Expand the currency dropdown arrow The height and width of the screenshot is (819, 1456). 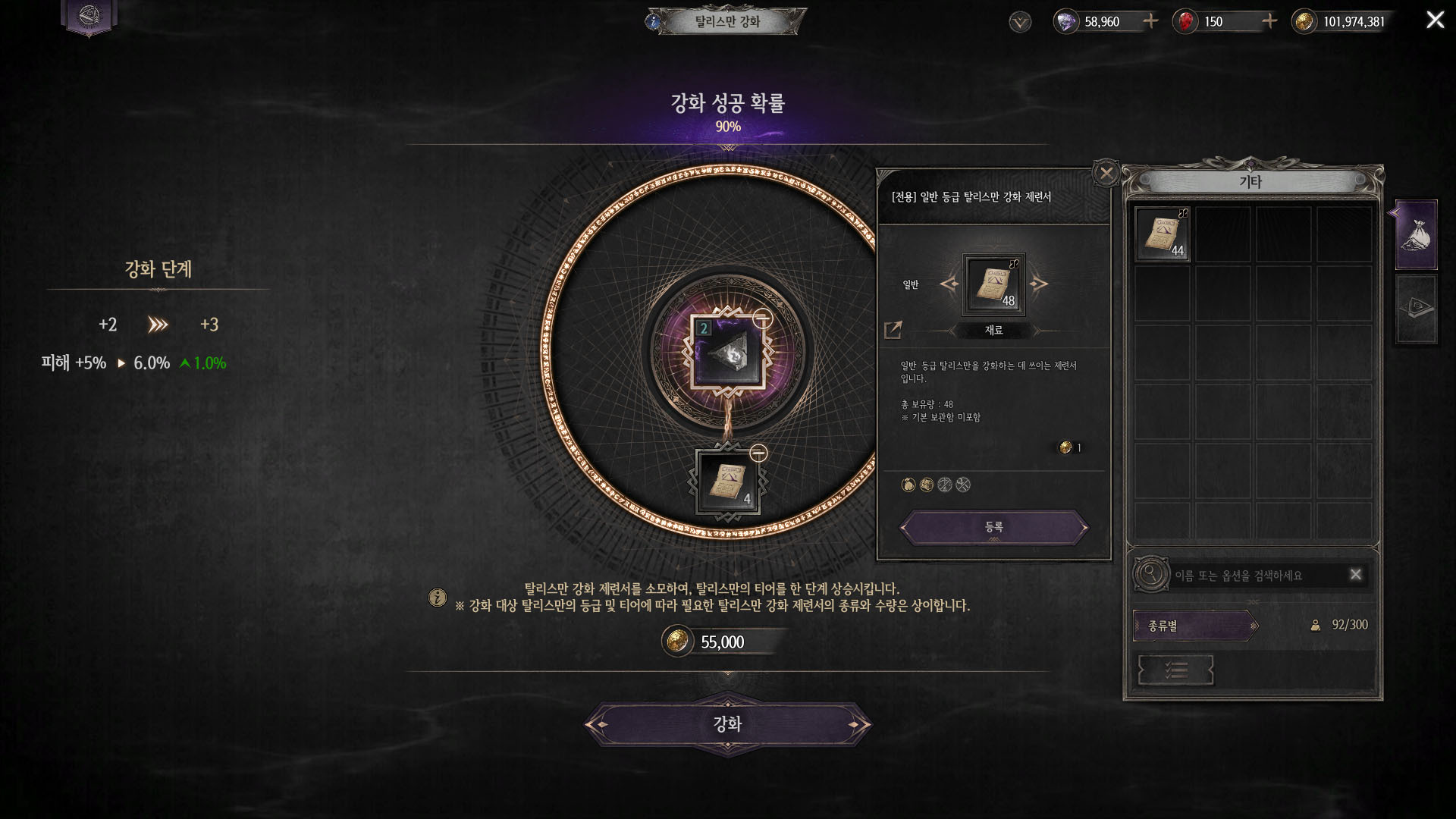pos(1020,22)
